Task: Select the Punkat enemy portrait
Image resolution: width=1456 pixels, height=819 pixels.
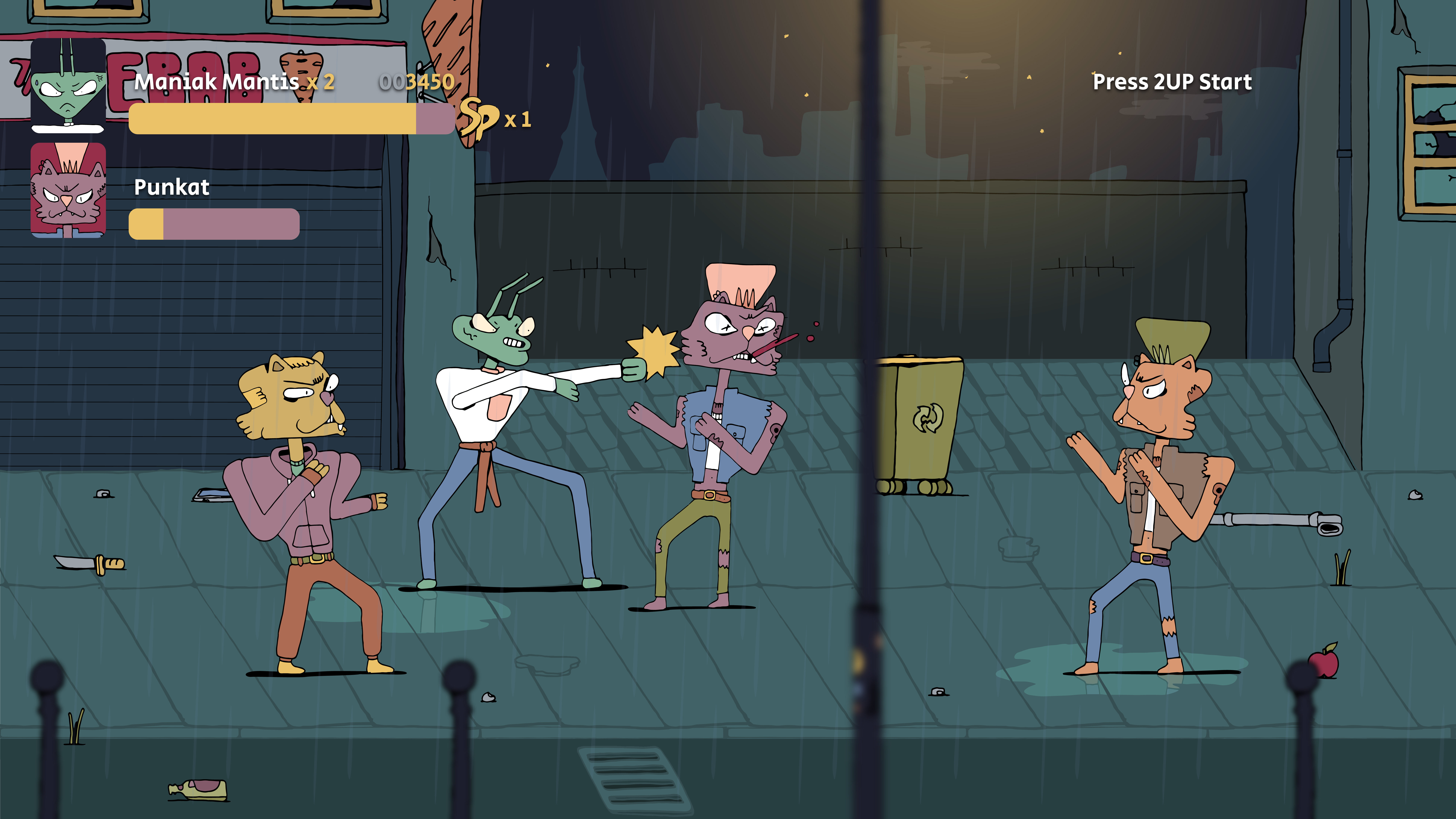Action: [68, 190]
